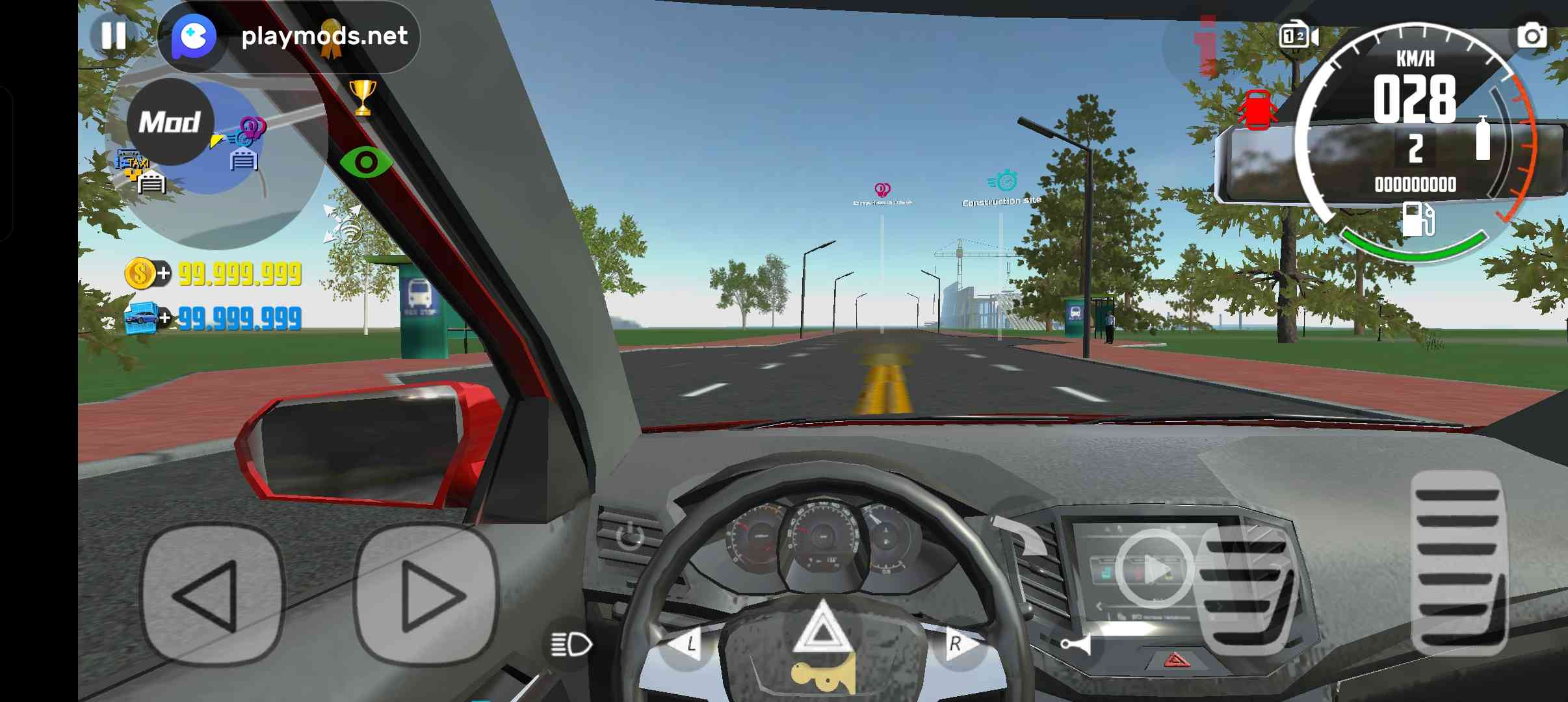The width and height of the screenshot is (1568, 702).
Task: Toggle the engine power button
Action: click(x=629, y=536)
